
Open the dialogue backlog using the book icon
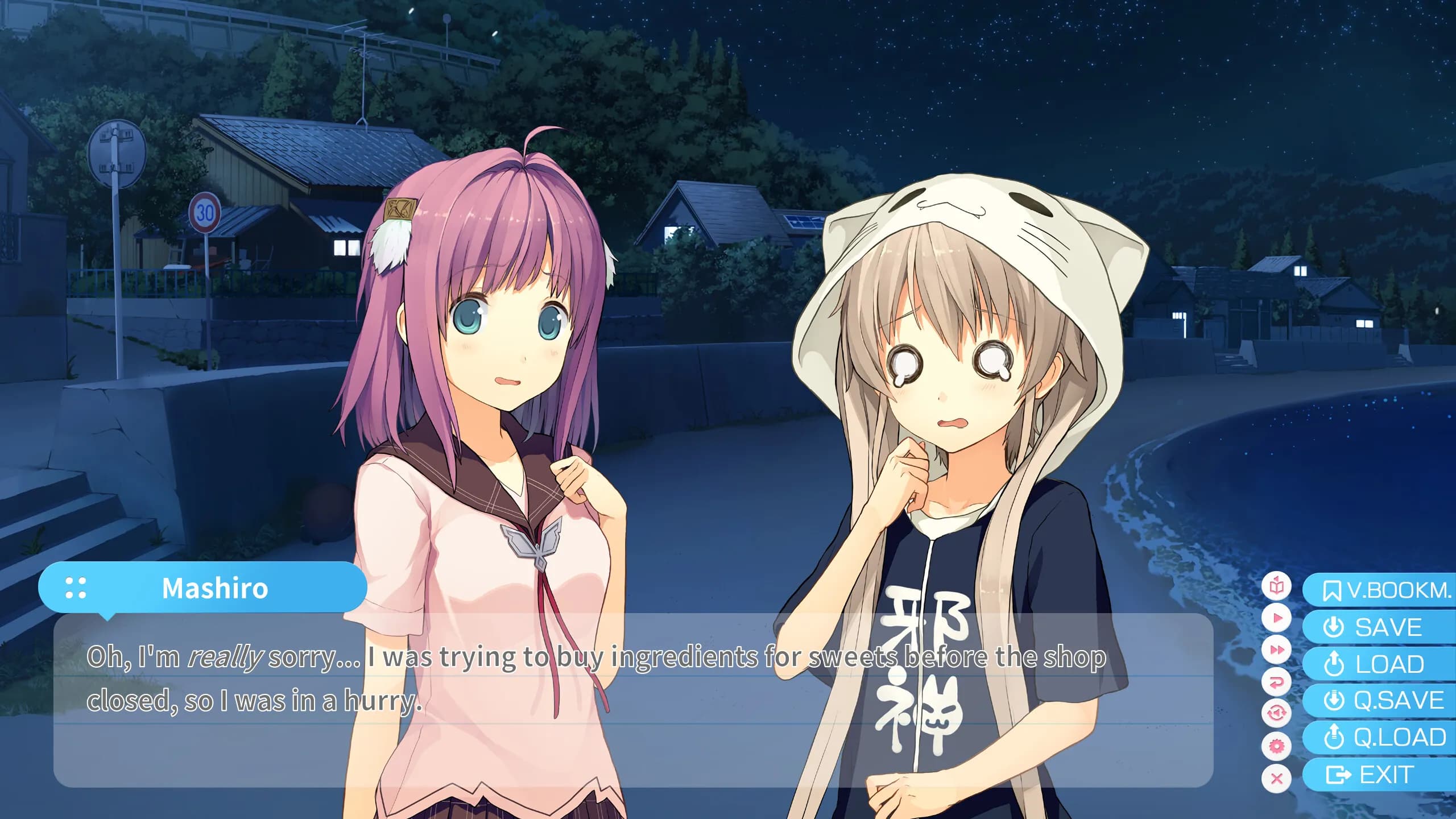(1276, 586)
